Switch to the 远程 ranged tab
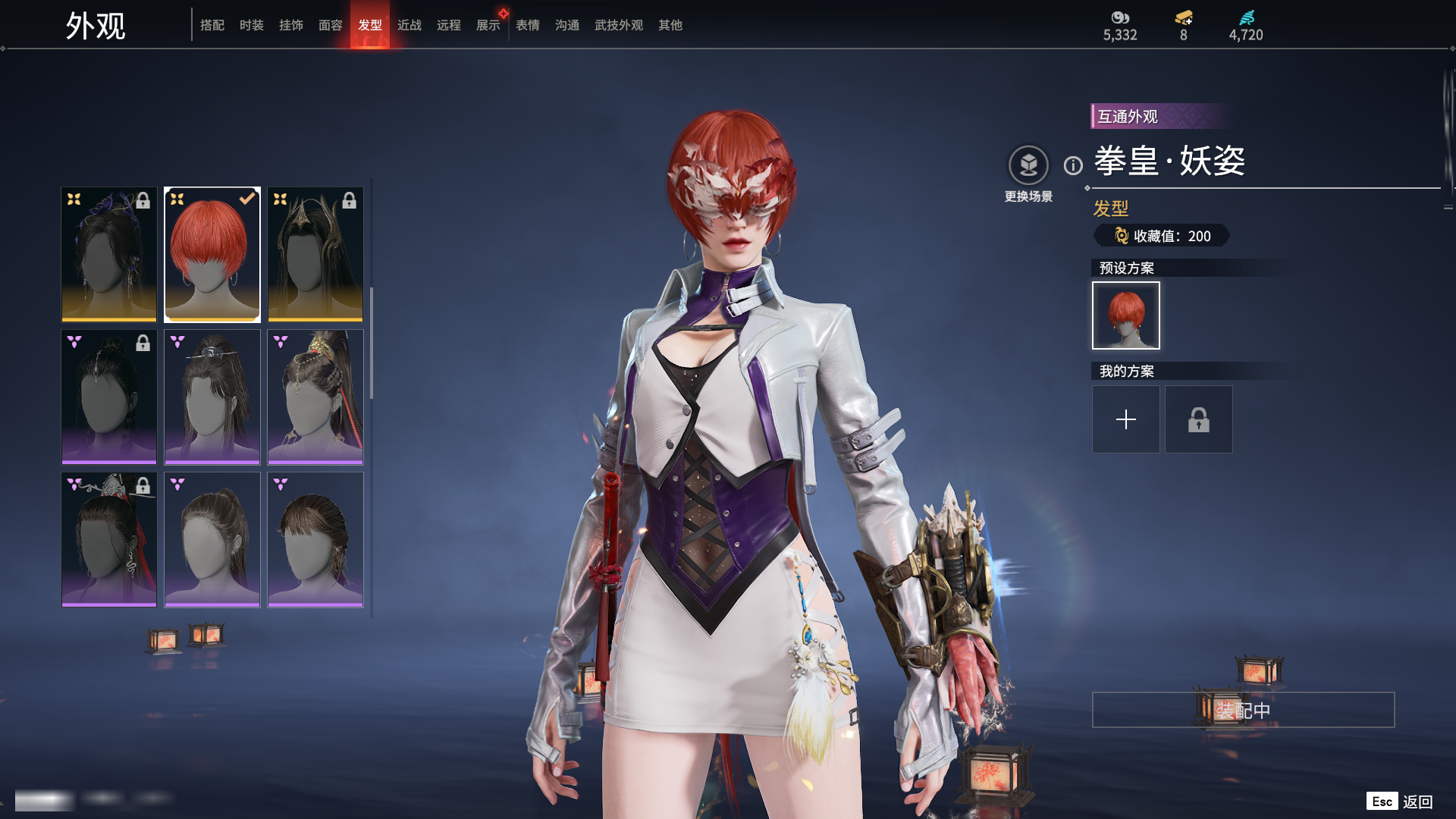This screenshot has width=1456, height=819. tap(449, 25)
